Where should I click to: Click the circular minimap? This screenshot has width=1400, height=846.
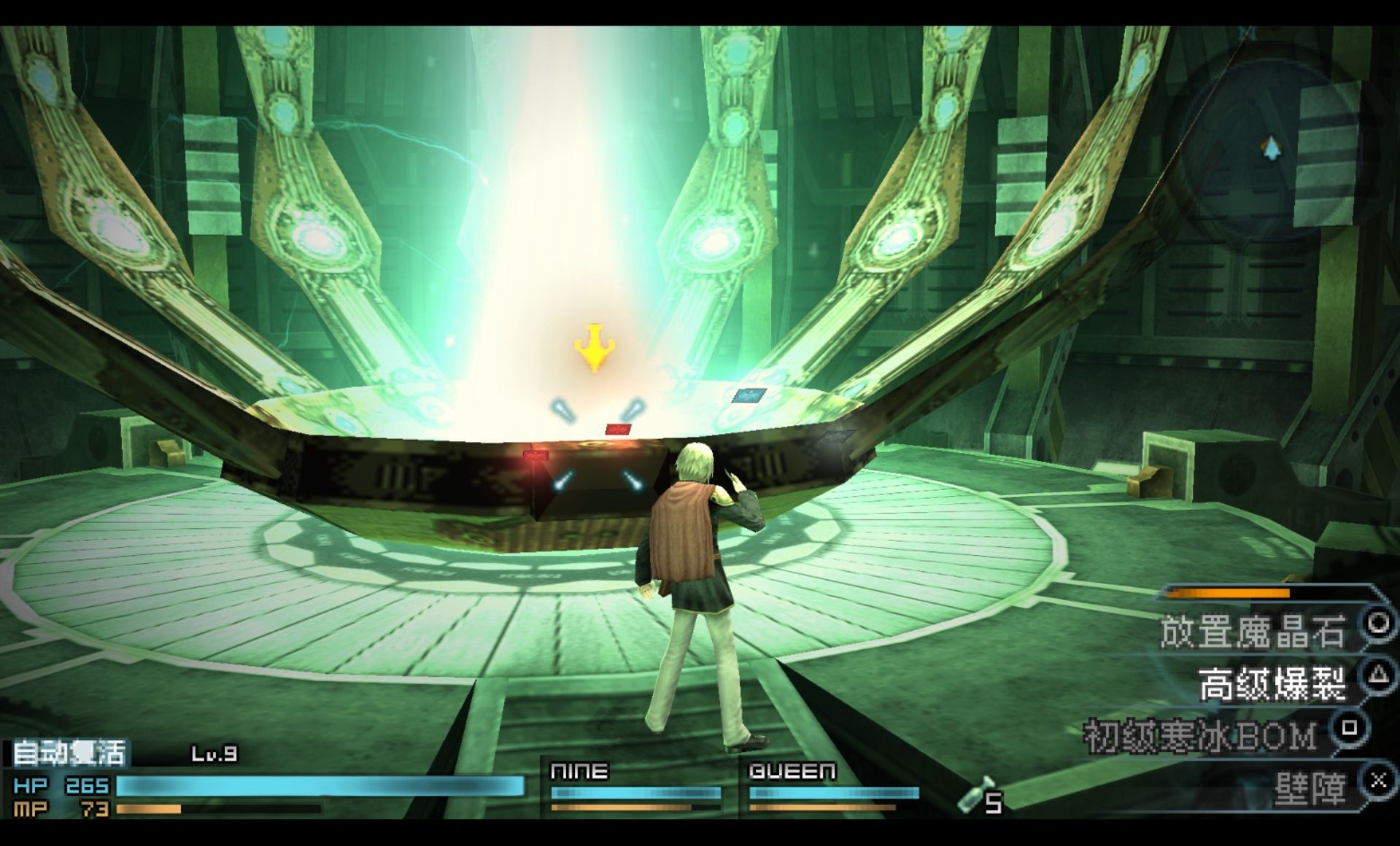pos(1270,150)
